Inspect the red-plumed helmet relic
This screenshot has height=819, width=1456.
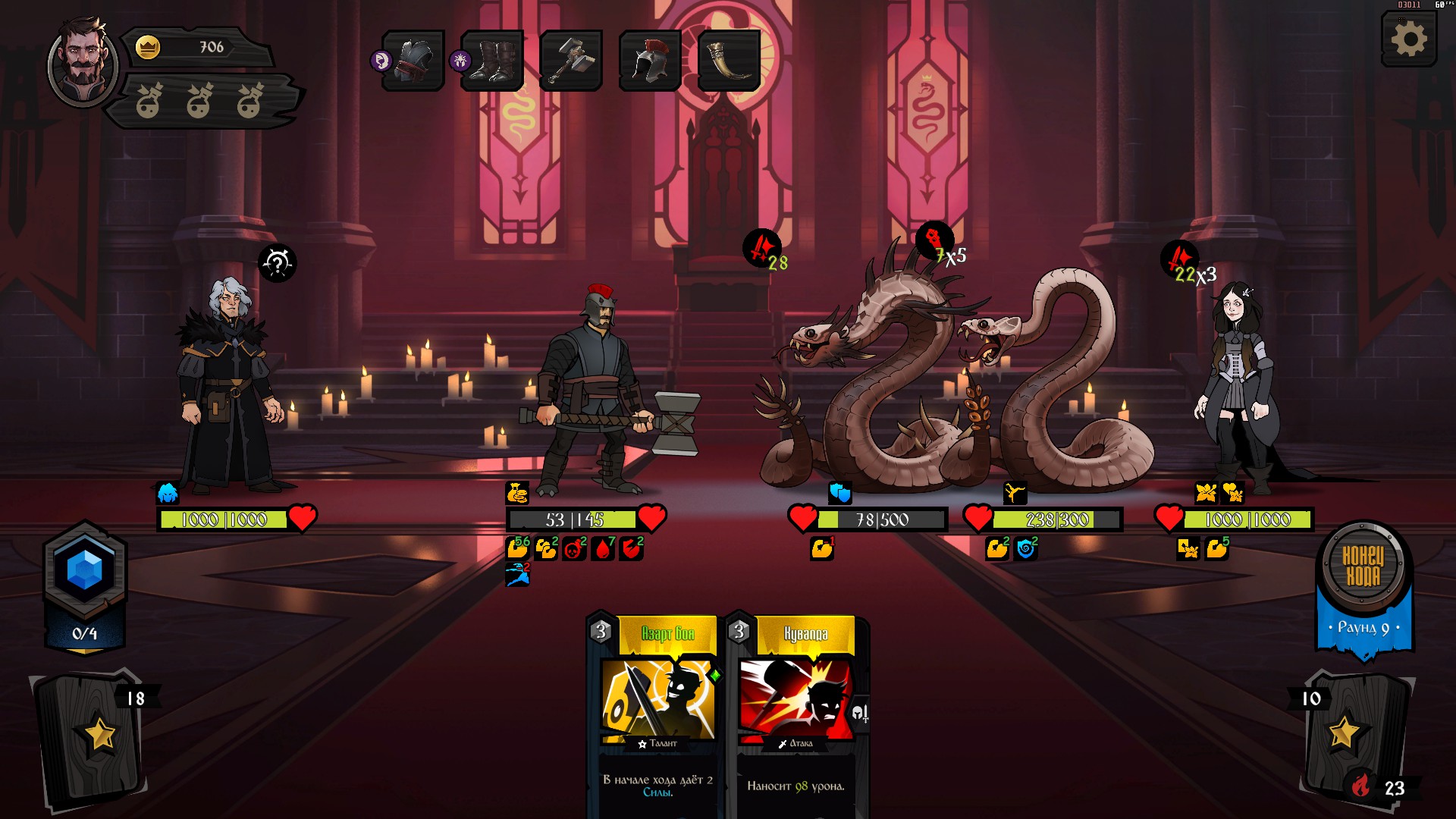650,61
